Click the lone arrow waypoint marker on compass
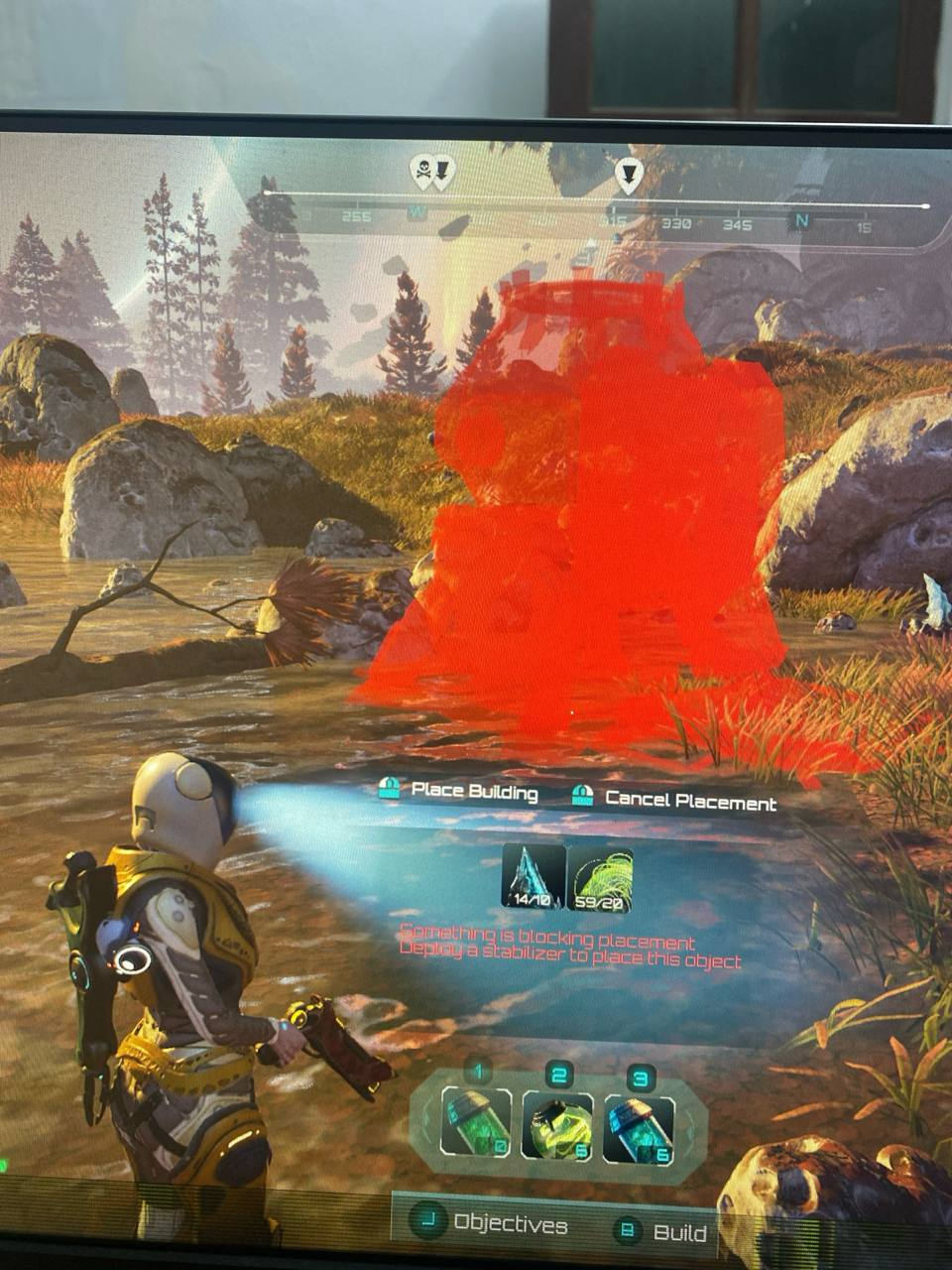Image resolution: width=952 pixels, height=1270 pixels. (x=629, y=175)
